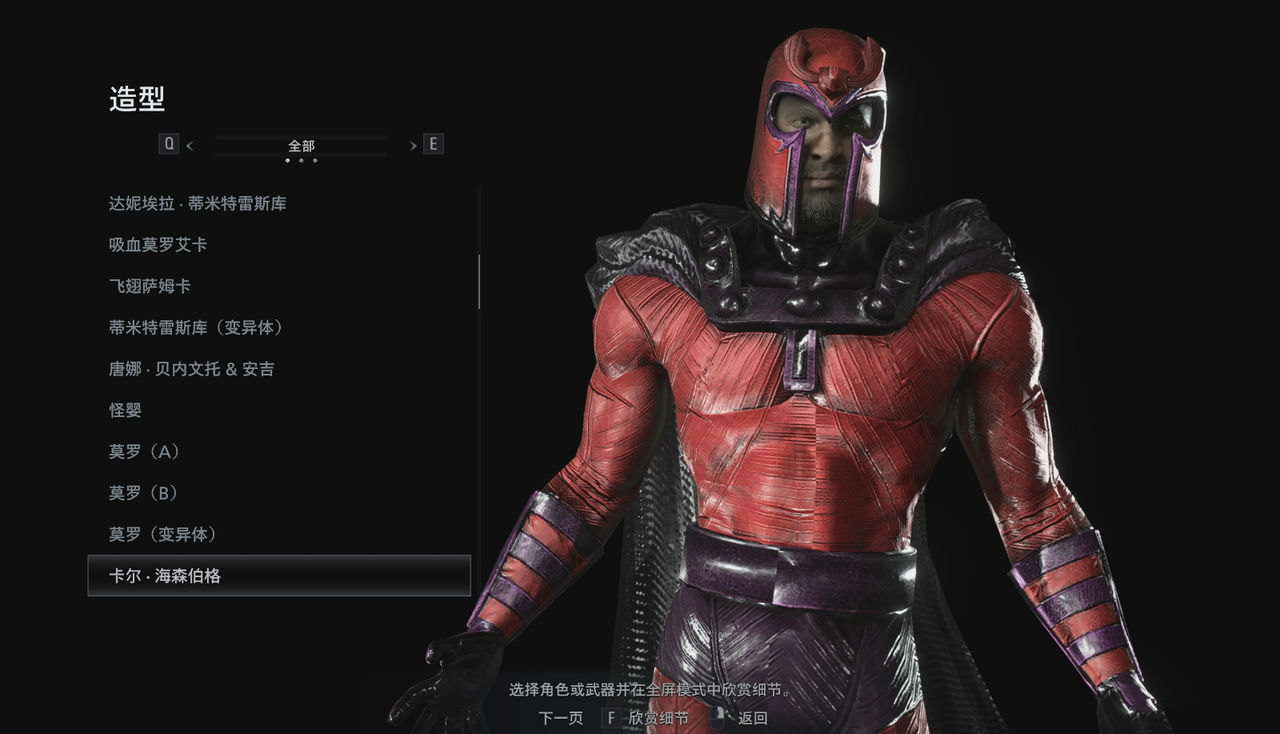Open the 全部 category selector
The image size is (1280, 734).
pos(301,145)
